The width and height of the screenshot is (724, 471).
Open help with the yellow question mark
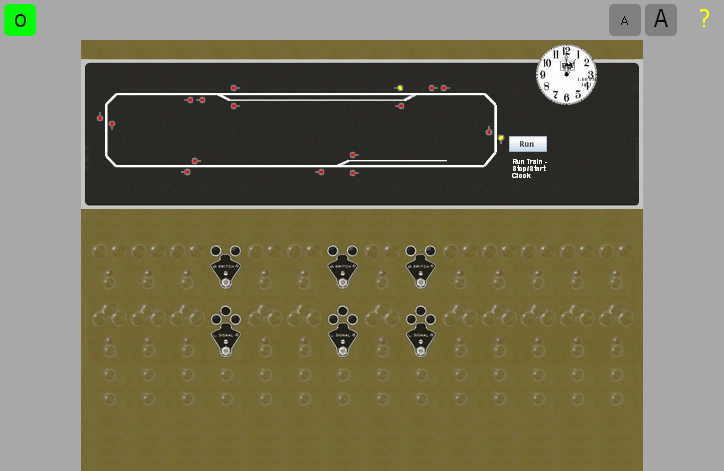(x=704, y=18)
